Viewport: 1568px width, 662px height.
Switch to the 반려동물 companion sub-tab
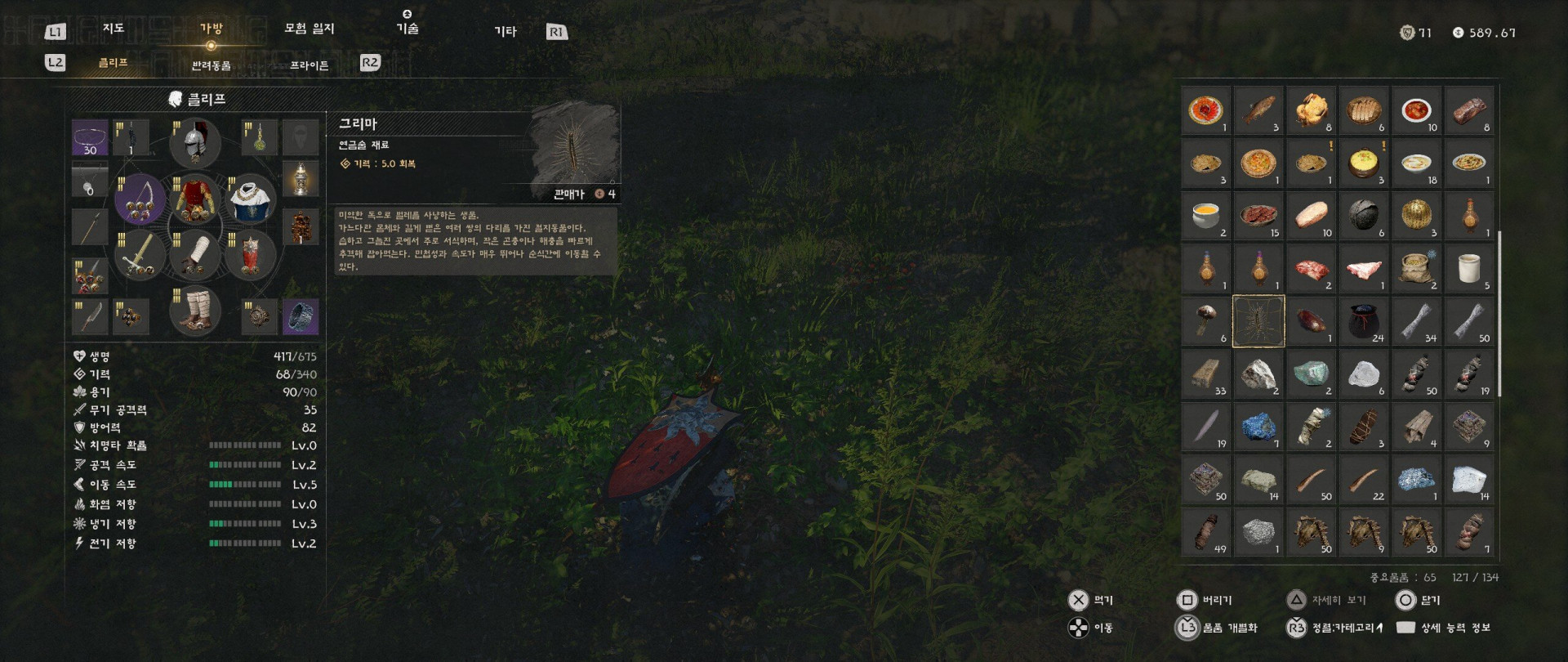(x=211, y=65)
